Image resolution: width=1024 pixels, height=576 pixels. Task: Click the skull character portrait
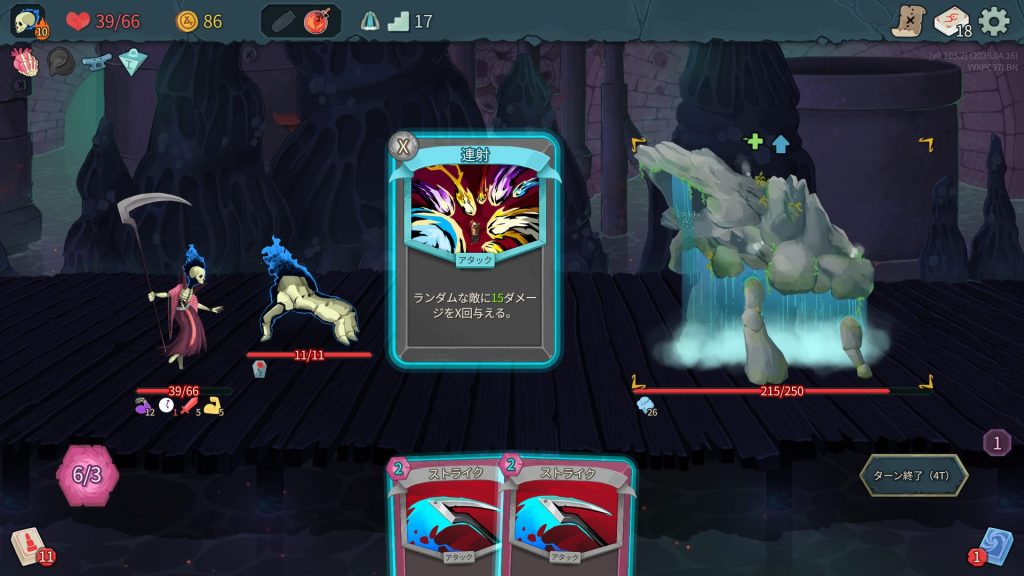[27, 20]
